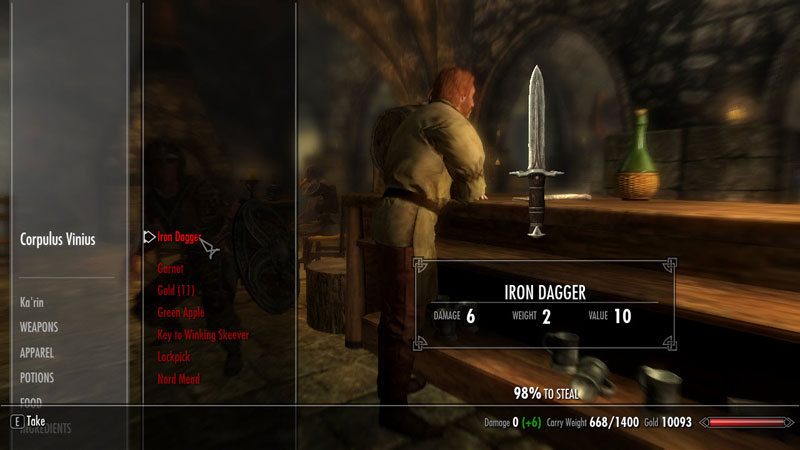This screenshot has width=800, height=450.
Task: Choose Garnet from the item list
Action: coord(170,268)
